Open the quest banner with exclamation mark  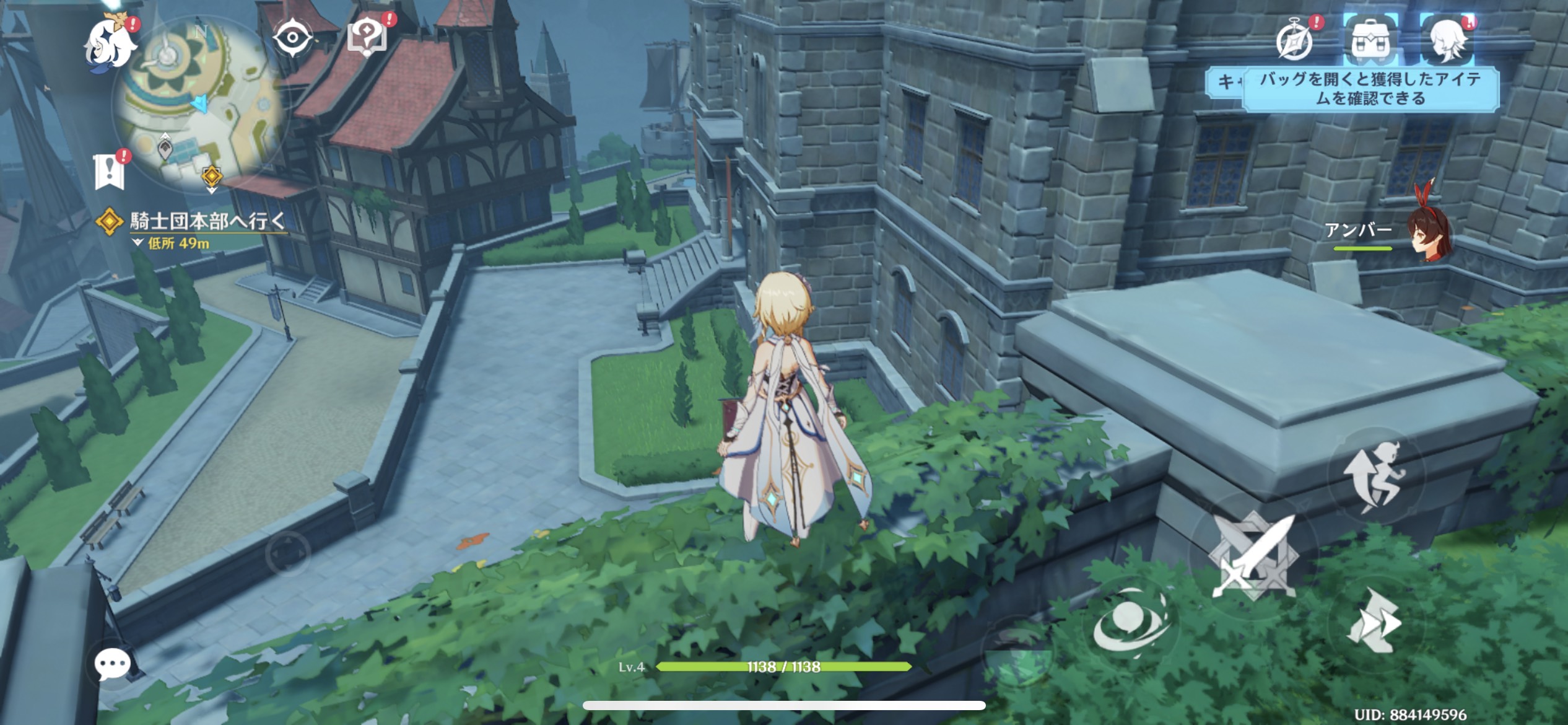click(110, 170)
